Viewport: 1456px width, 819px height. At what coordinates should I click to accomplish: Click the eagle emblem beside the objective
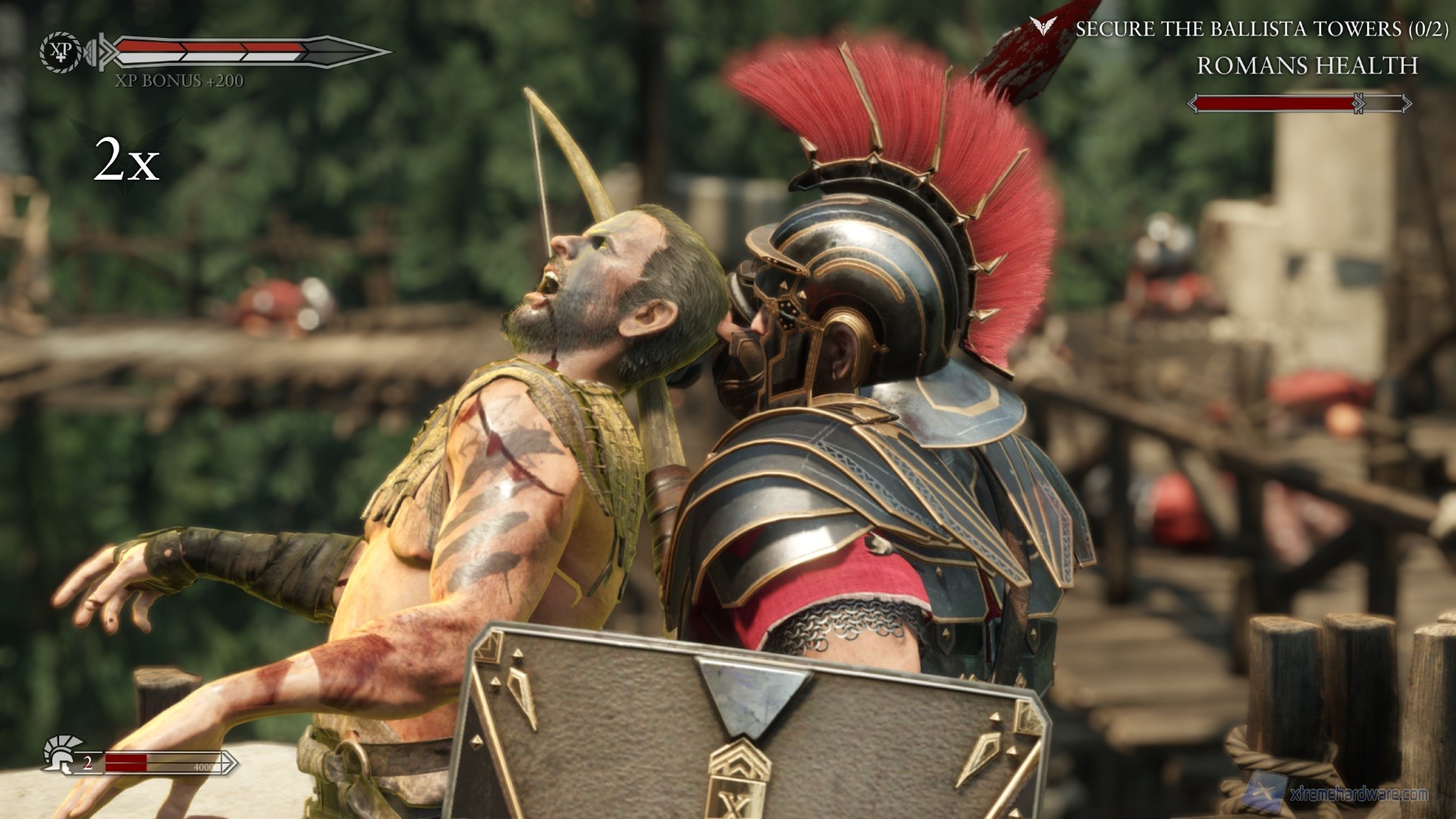(1043, 27)
